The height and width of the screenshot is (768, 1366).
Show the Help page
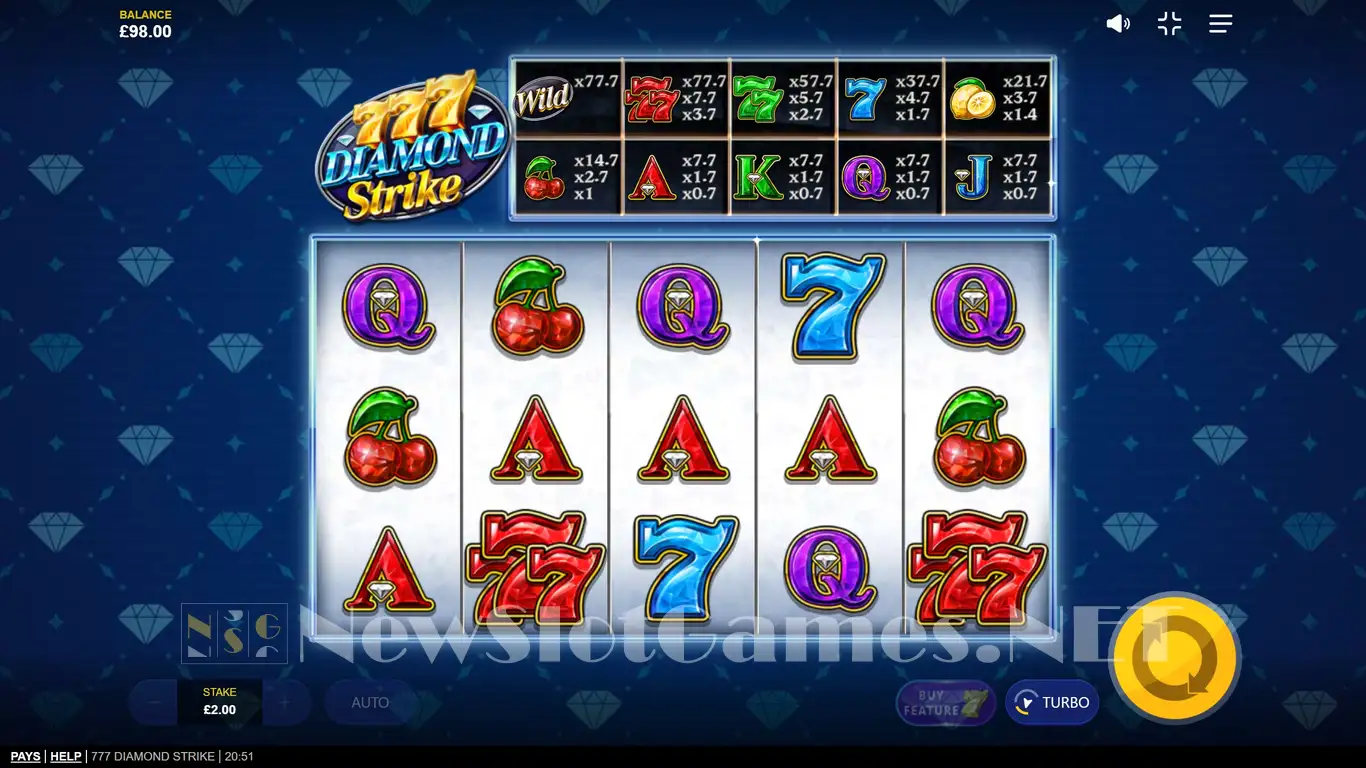click(66, 757)
